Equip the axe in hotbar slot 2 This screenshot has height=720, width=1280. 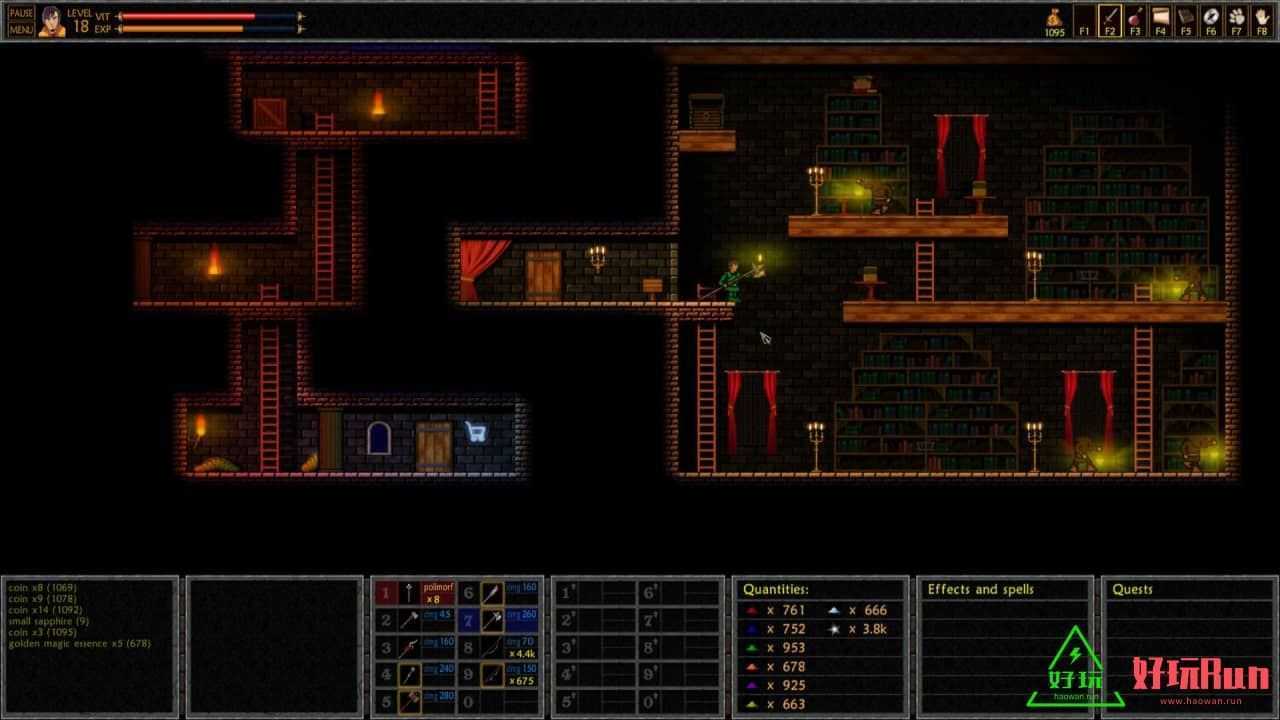click(410, 620)
